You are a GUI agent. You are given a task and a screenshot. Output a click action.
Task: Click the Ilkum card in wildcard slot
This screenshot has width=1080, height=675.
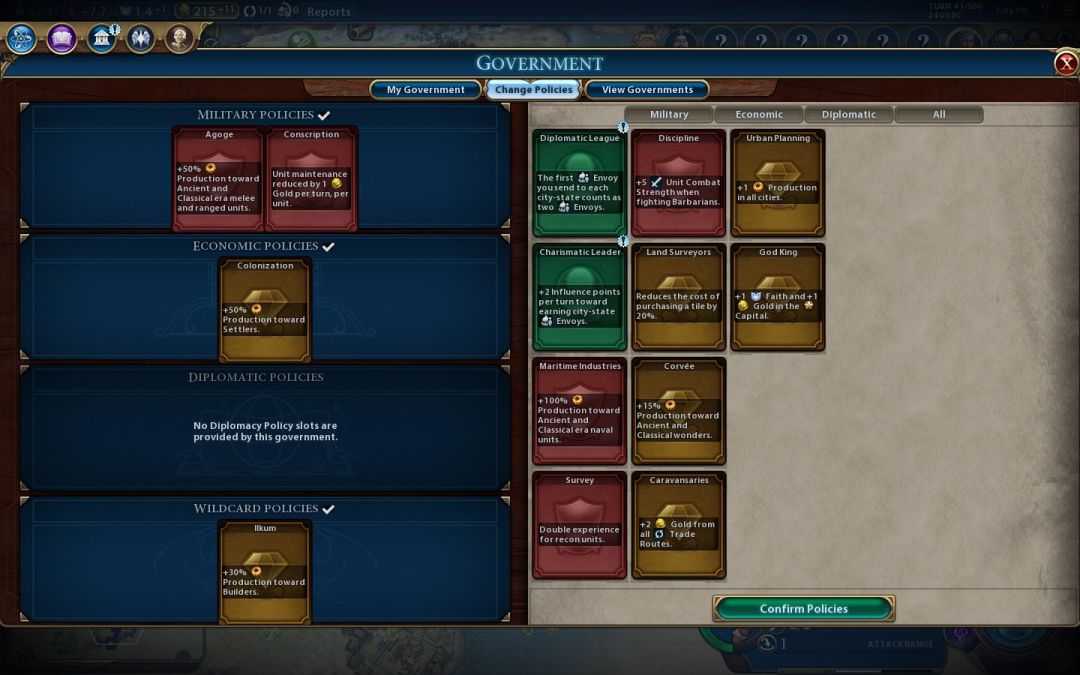click(x=265, y=571)
